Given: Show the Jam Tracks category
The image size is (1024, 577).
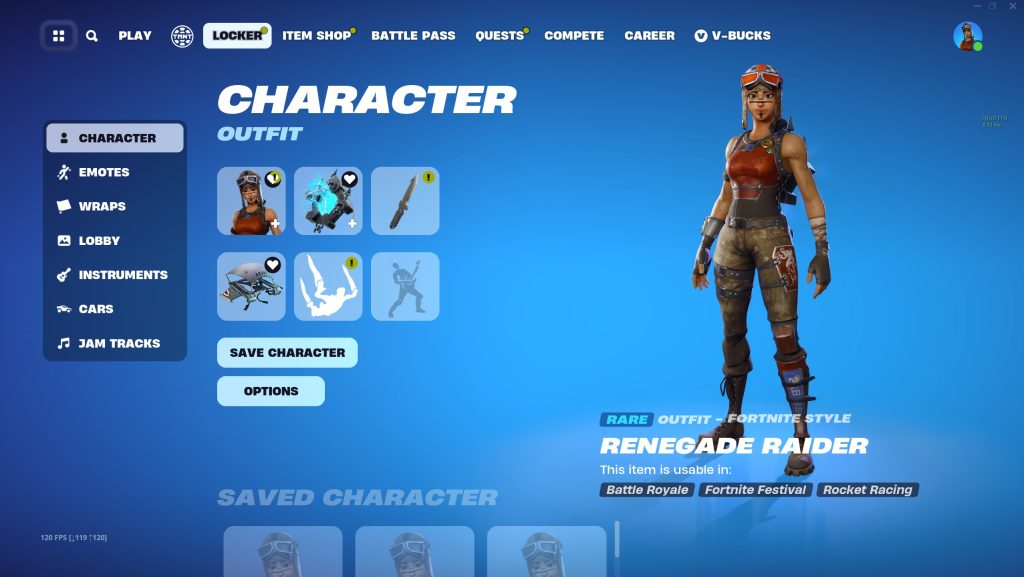Looking at the screenshot, I should click(119, 343).
